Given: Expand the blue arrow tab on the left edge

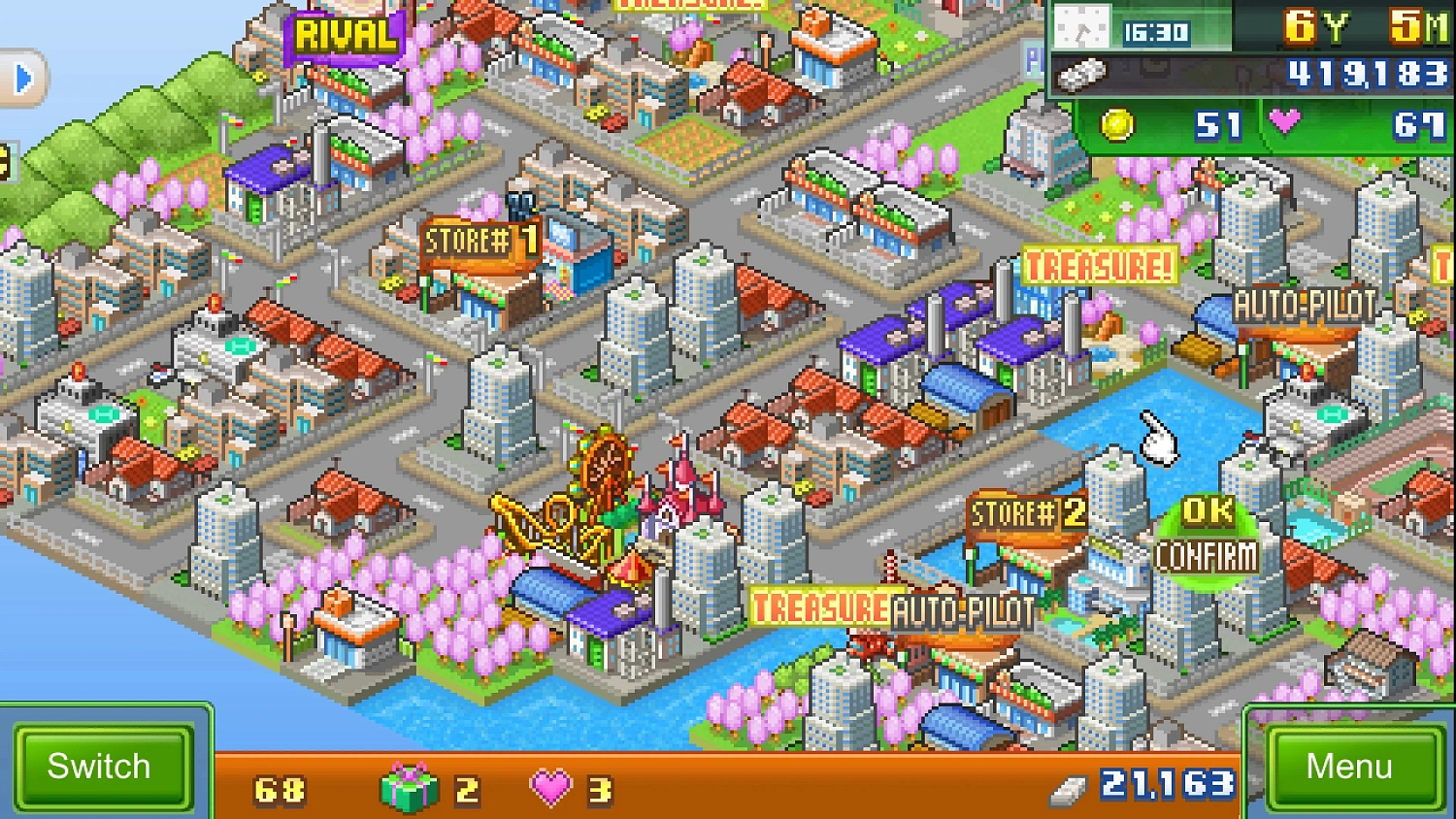Looking at the screenshot, I should (x=21, y=79).
